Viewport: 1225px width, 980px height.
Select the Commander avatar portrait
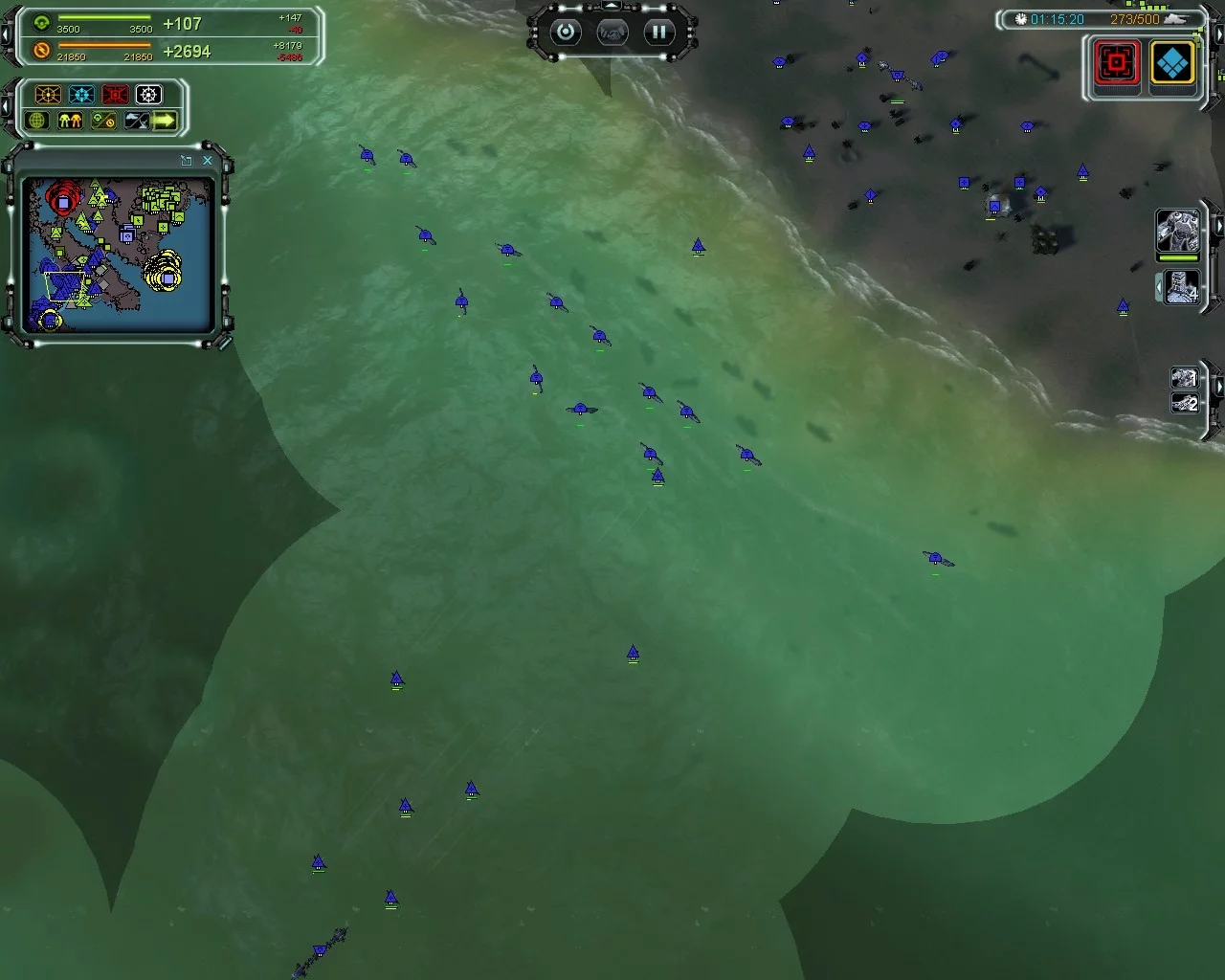pyautogui.click(x=1177, y=231)
